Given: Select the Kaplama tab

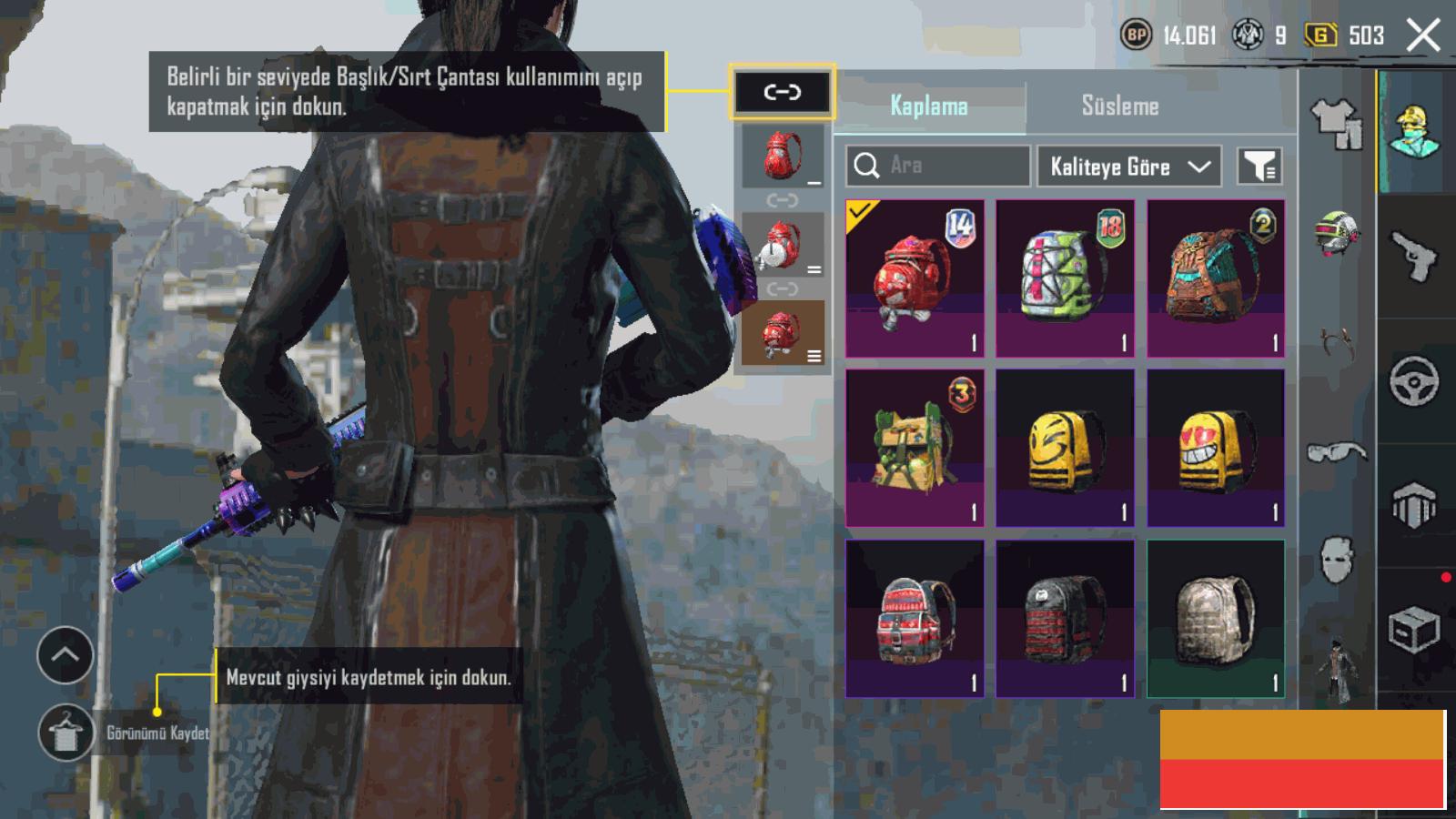Looking at the screenshot, I should (x=928, y=106).
